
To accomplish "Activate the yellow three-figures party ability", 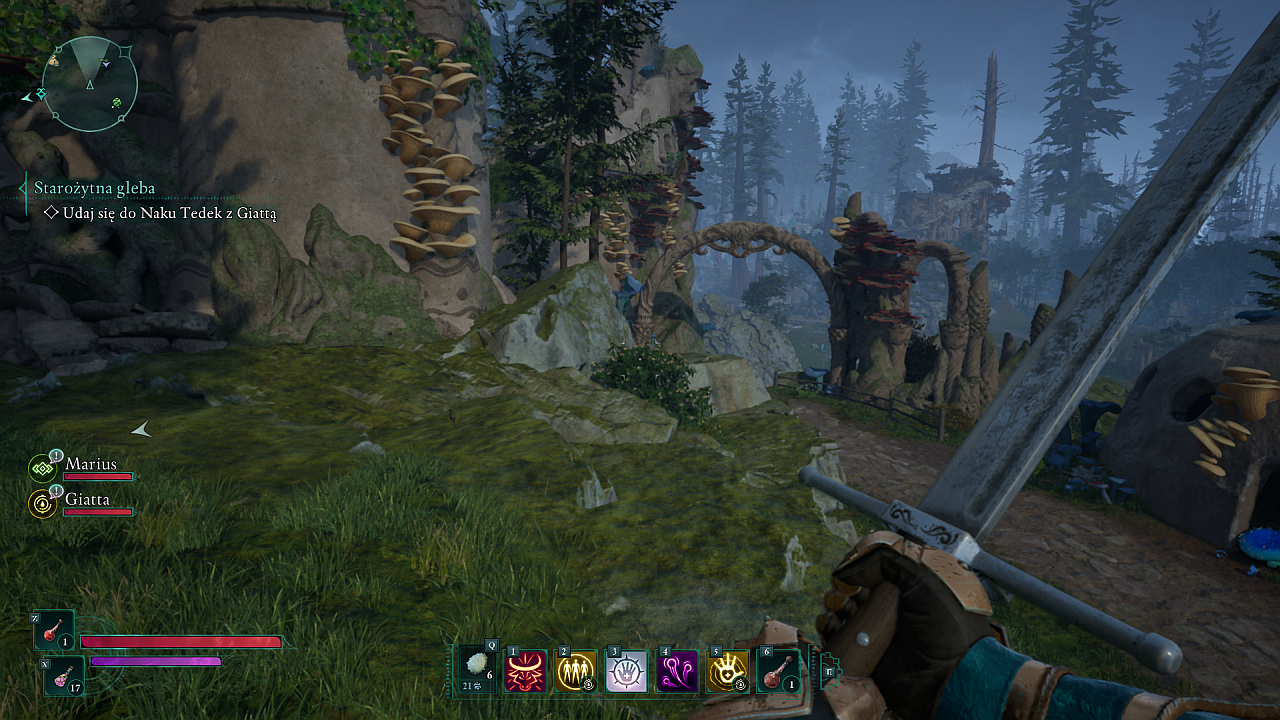I will pos(576,671).
